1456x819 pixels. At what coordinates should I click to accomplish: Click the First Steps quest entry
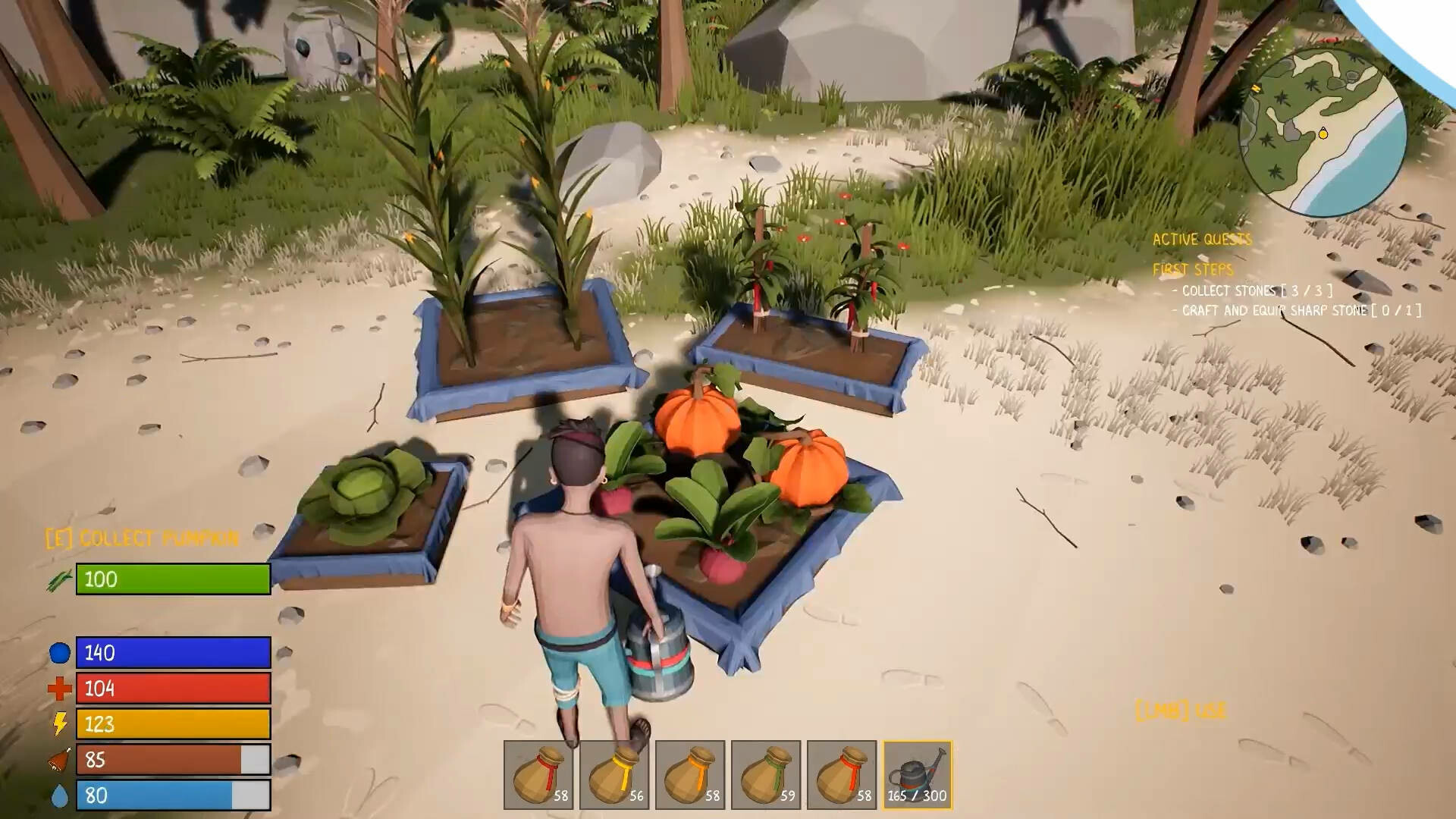[x=1193, y=270]
